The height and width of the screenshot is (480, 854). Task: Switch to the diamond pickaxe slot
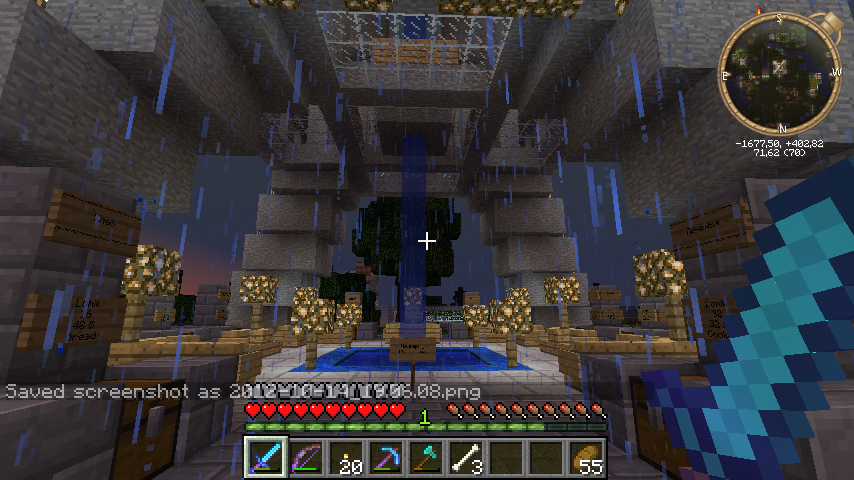[386, 458]
